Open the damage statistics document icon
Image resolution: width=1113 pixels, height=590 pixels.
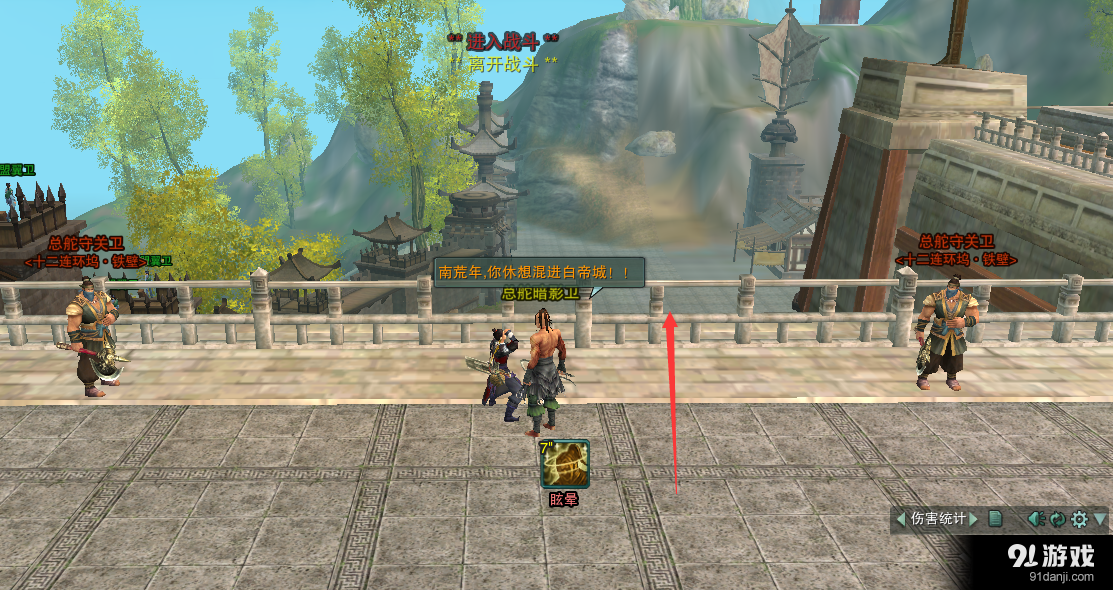(x=995, y=519)
